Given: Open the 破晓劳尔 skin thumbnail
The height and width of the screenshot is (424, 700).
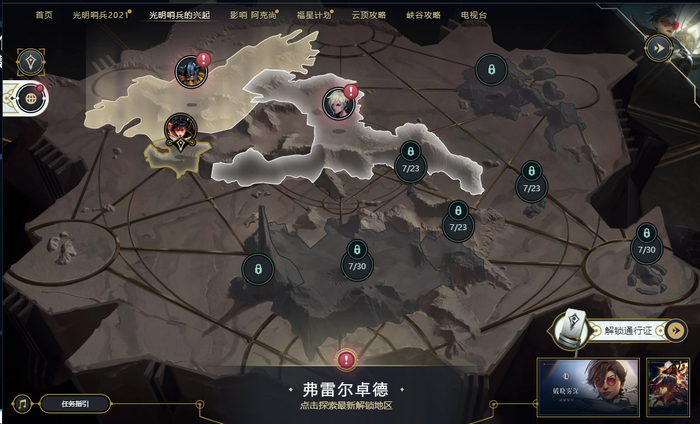Looking at the screenshot, I should 588,384.
